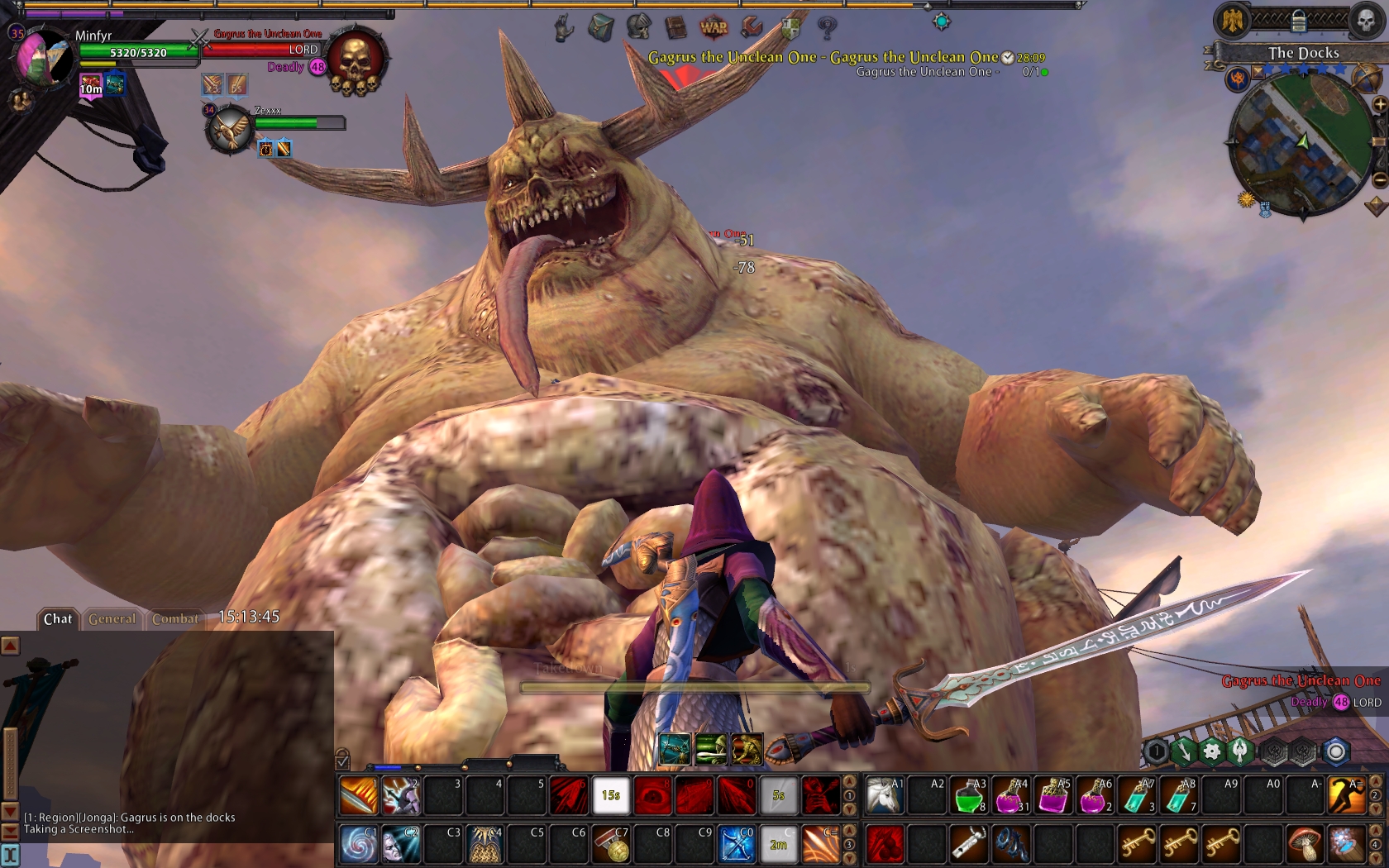Image resolution: width=1389 pixels, height=868 pixels.
Task: Switch to the General chat tab
Action: [112, 618]
